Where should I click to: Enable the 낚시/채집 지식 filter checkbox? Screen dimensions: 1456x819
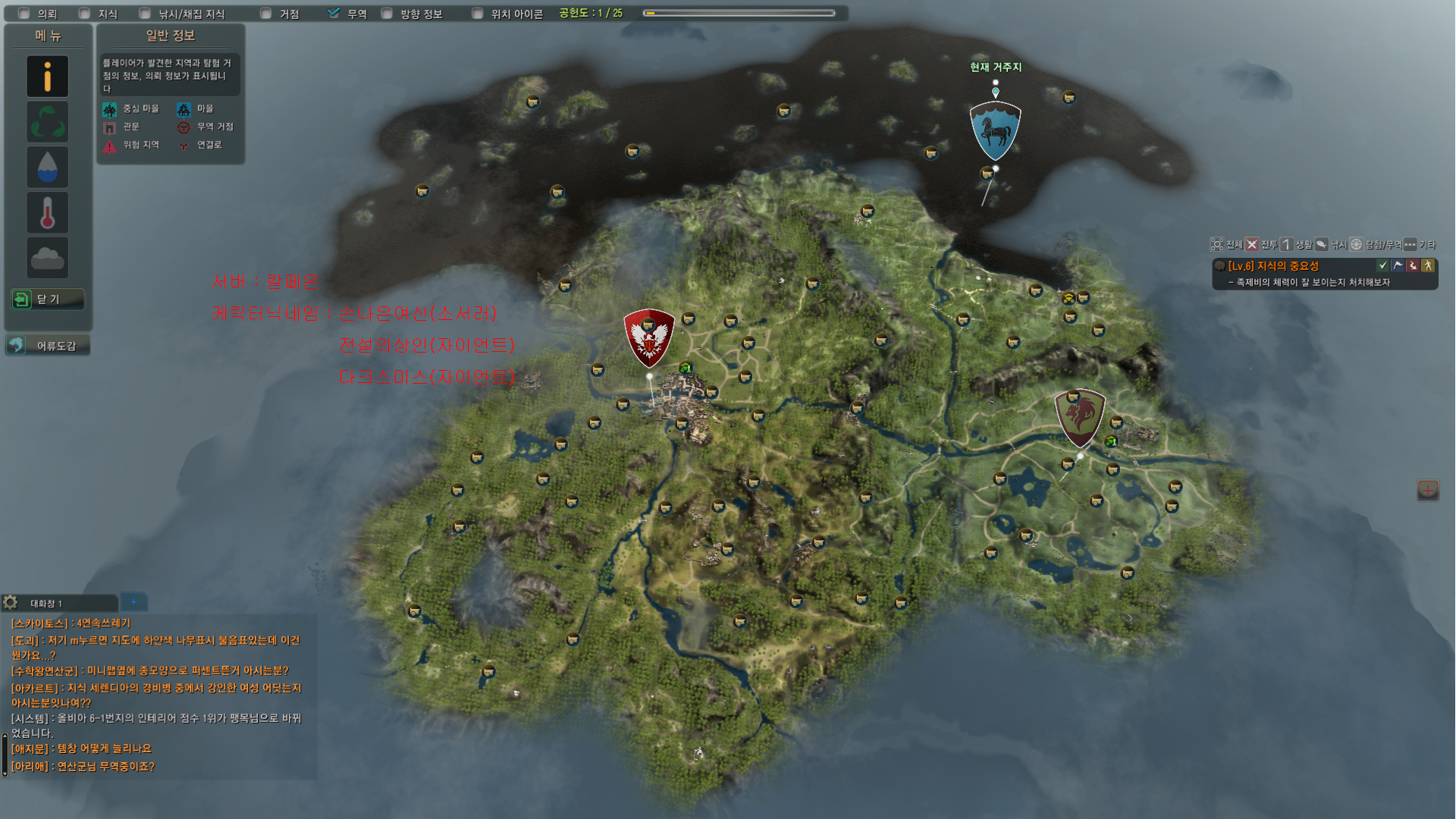click(x=145, y=14)
